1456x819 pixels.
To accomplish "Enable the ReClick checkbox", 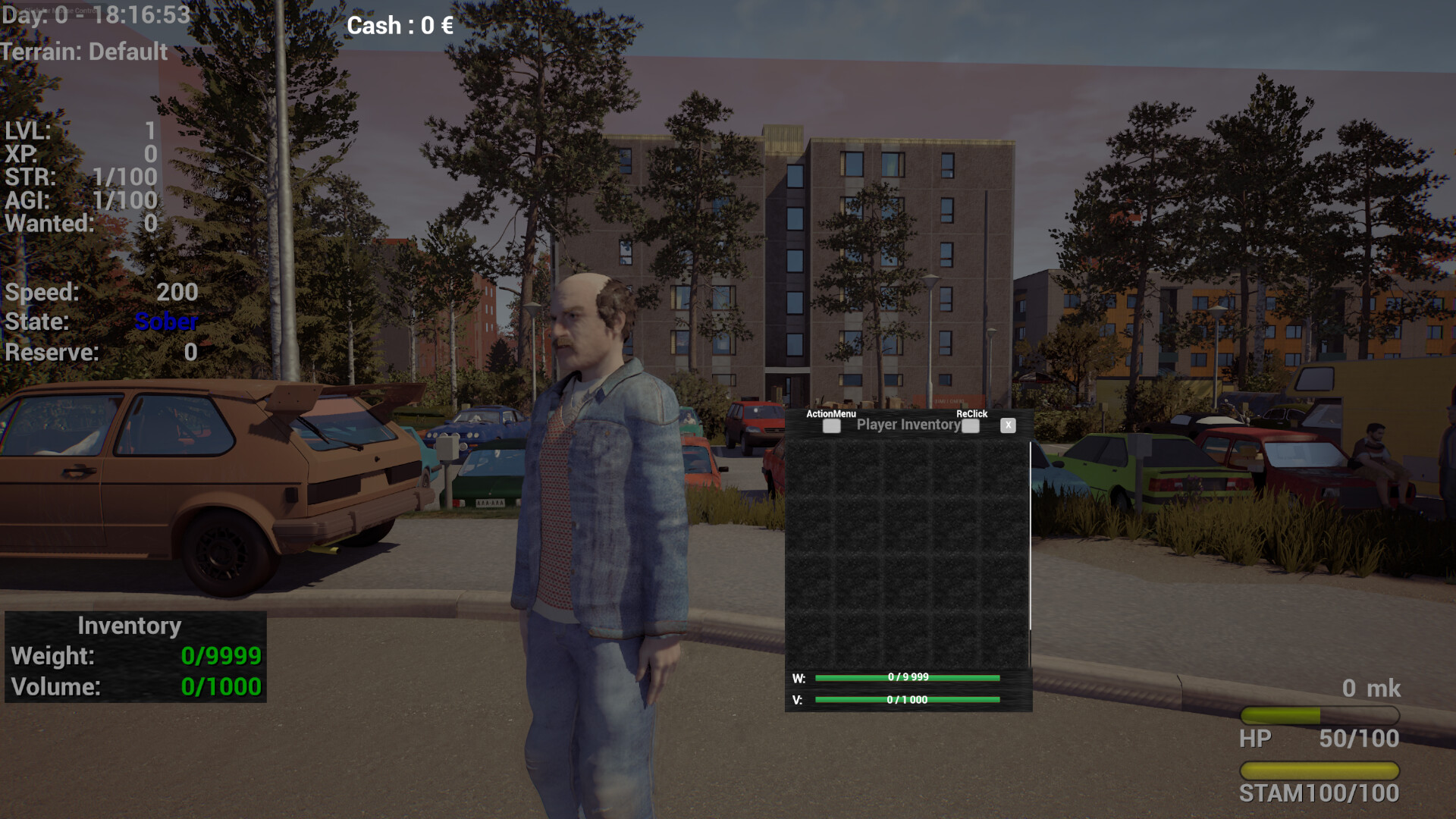I will point(970,426).
